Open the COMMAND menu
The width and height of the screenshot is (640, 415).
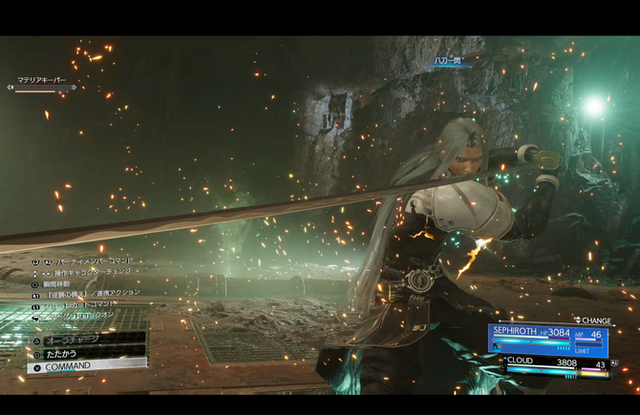tap(86, 366)
